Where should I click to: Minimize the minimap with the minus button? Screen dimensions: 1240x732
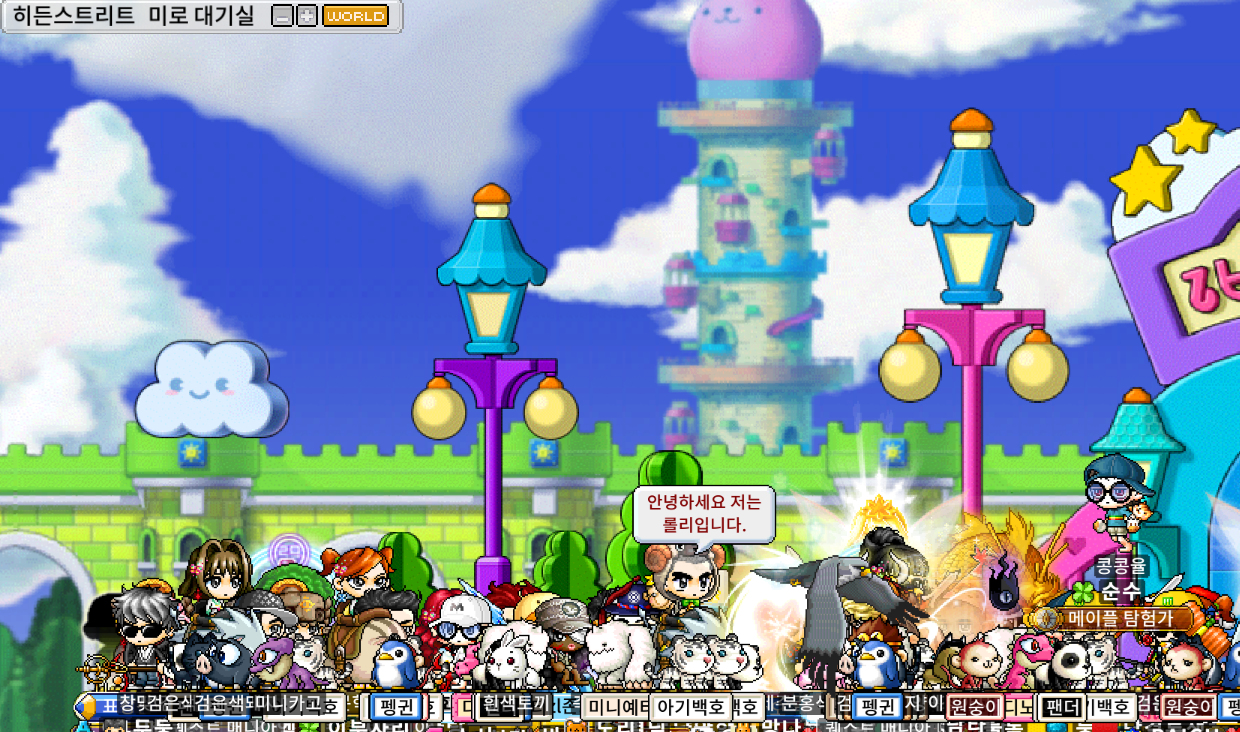click(x=283, y=16)
